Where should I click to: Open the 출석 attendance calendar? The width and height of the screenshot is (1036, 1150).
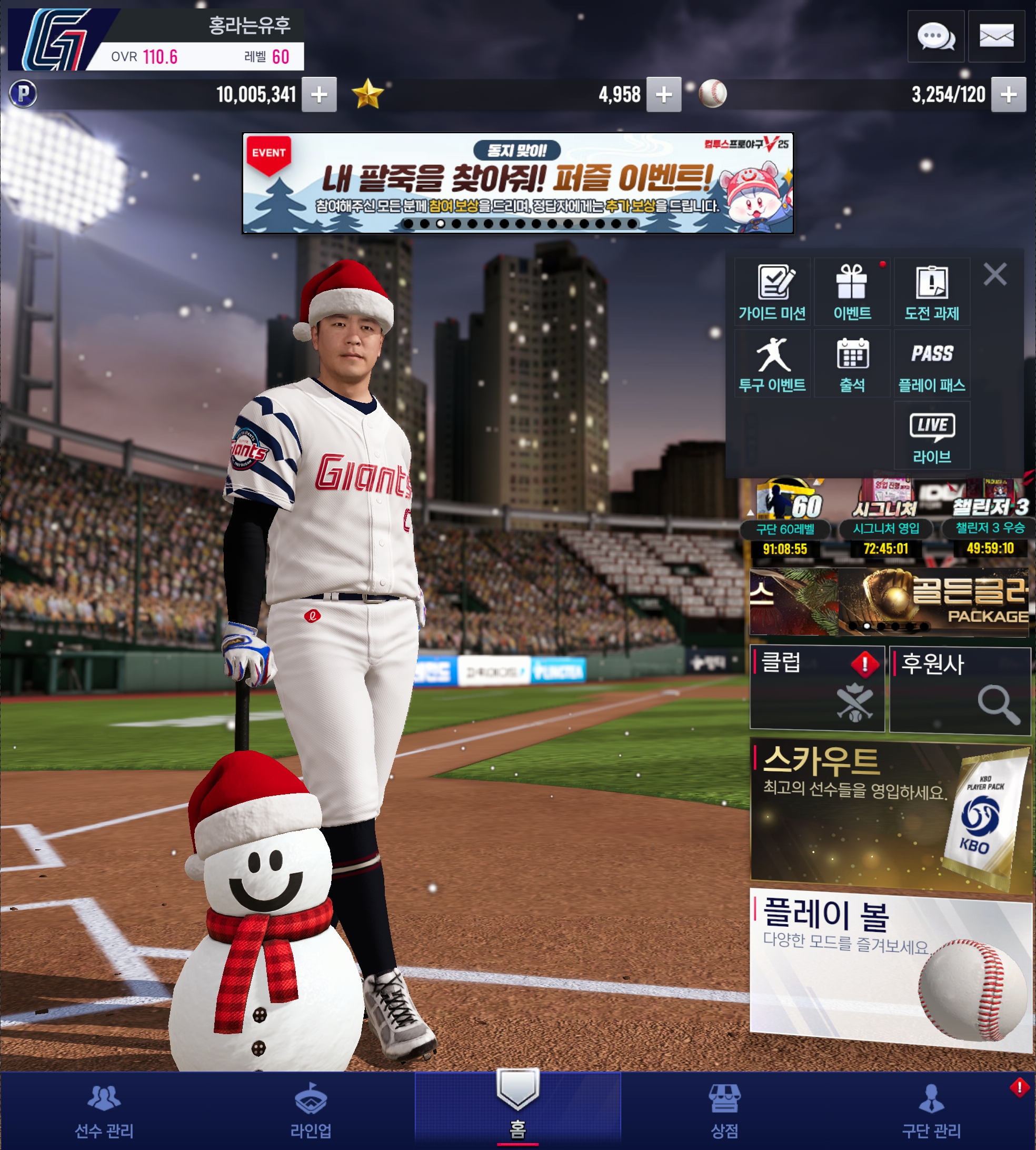pos(852,364)
